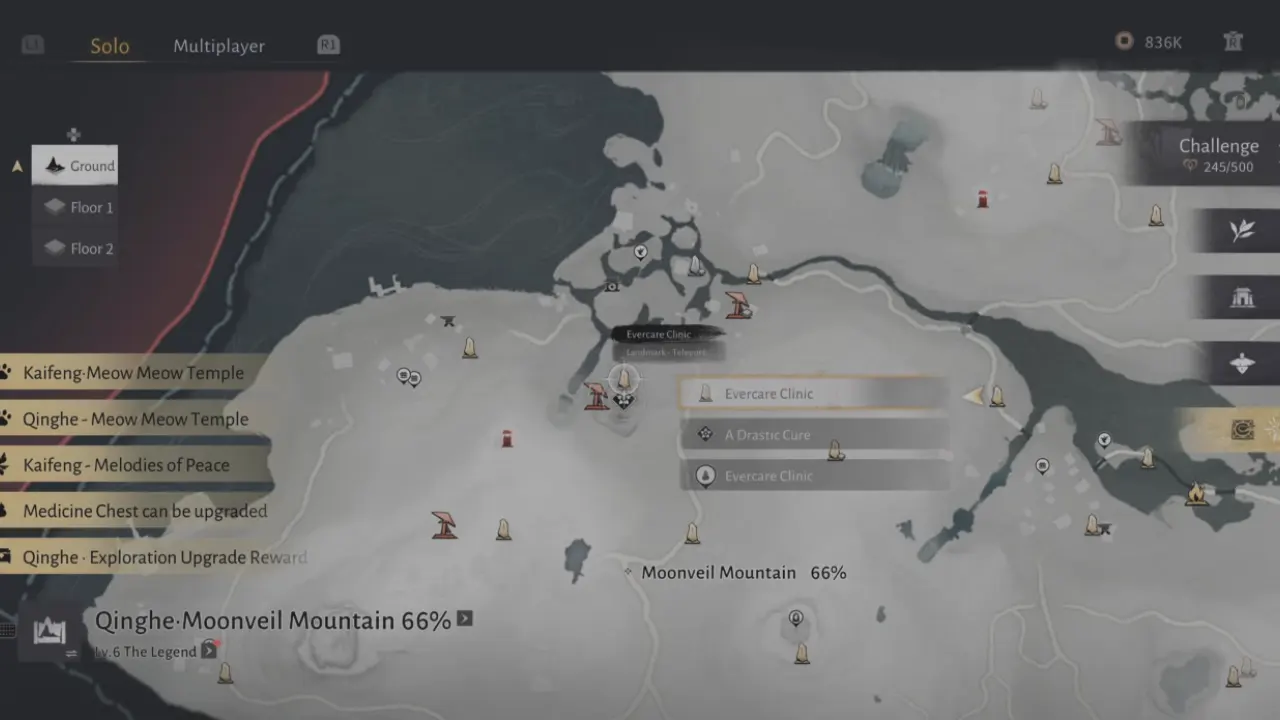Select the gold spiral filter button
1280x720 pixels.
[x=1241, y=430]
